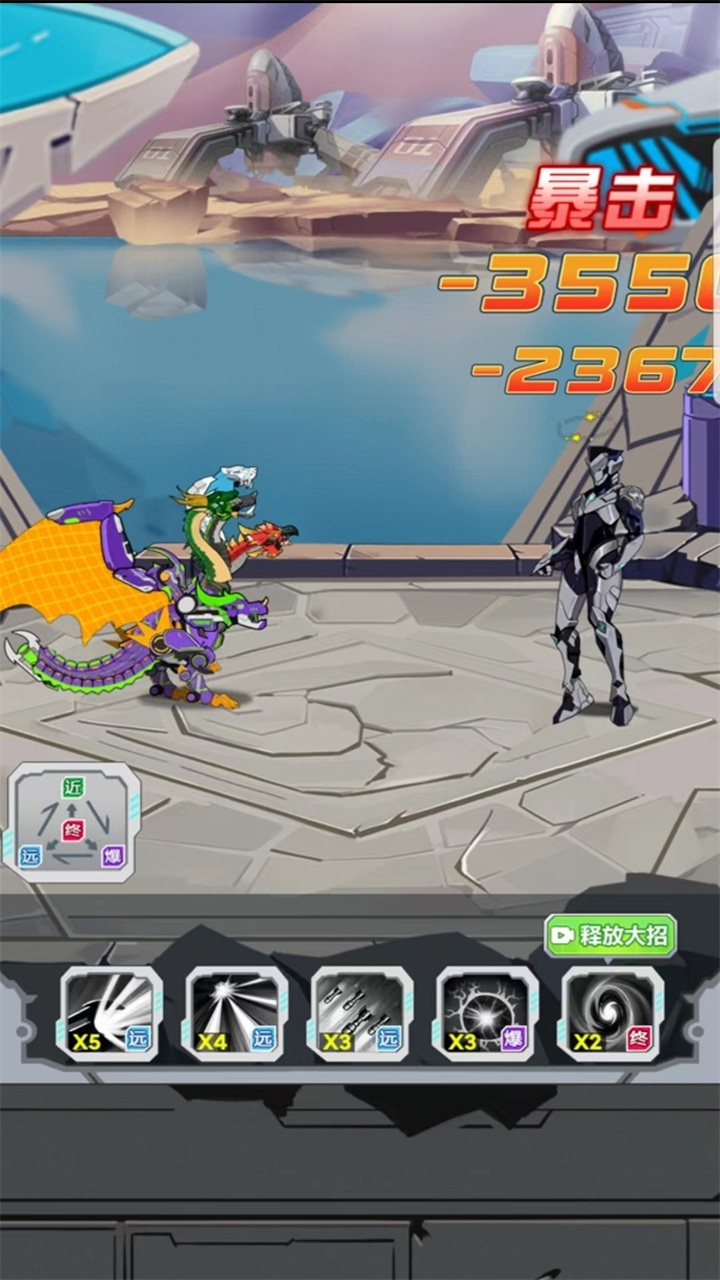Screen dimensions: 720x1280
Task: Open the attack type counter chart
Action: [x=73, y=822]
